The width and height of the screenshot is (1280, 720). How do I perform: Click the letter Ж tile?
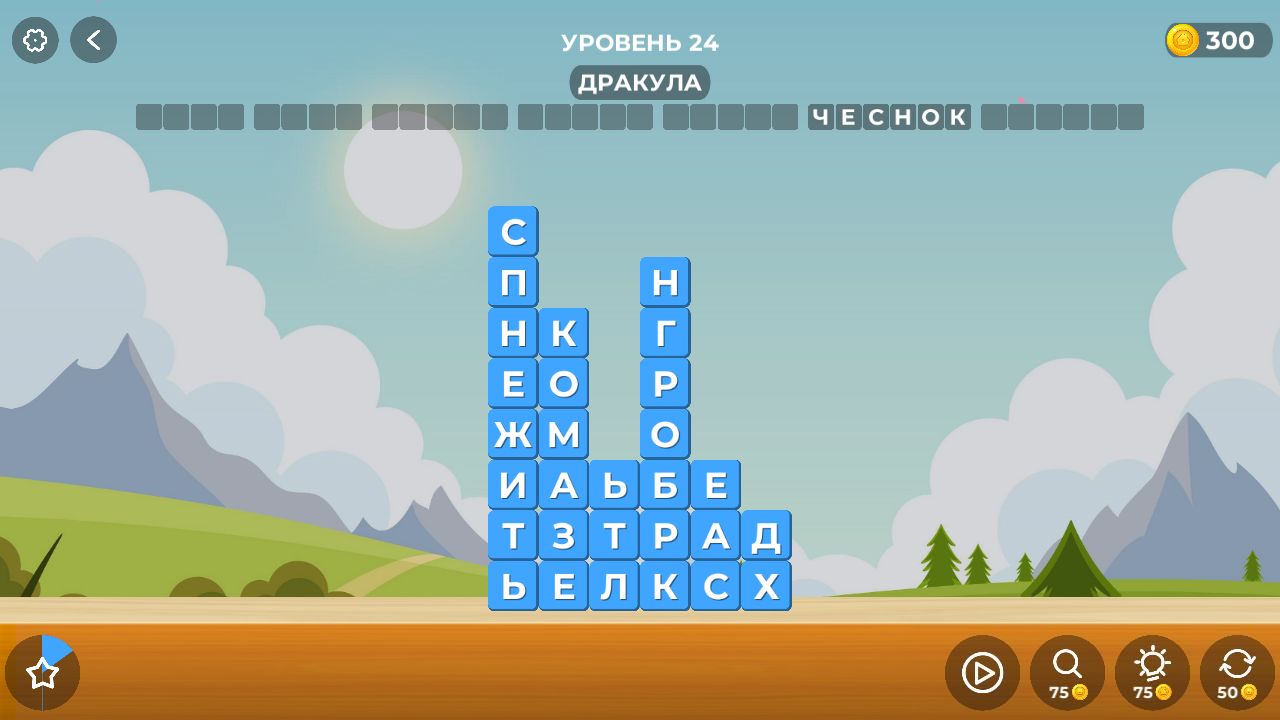(x=512, y=433)
